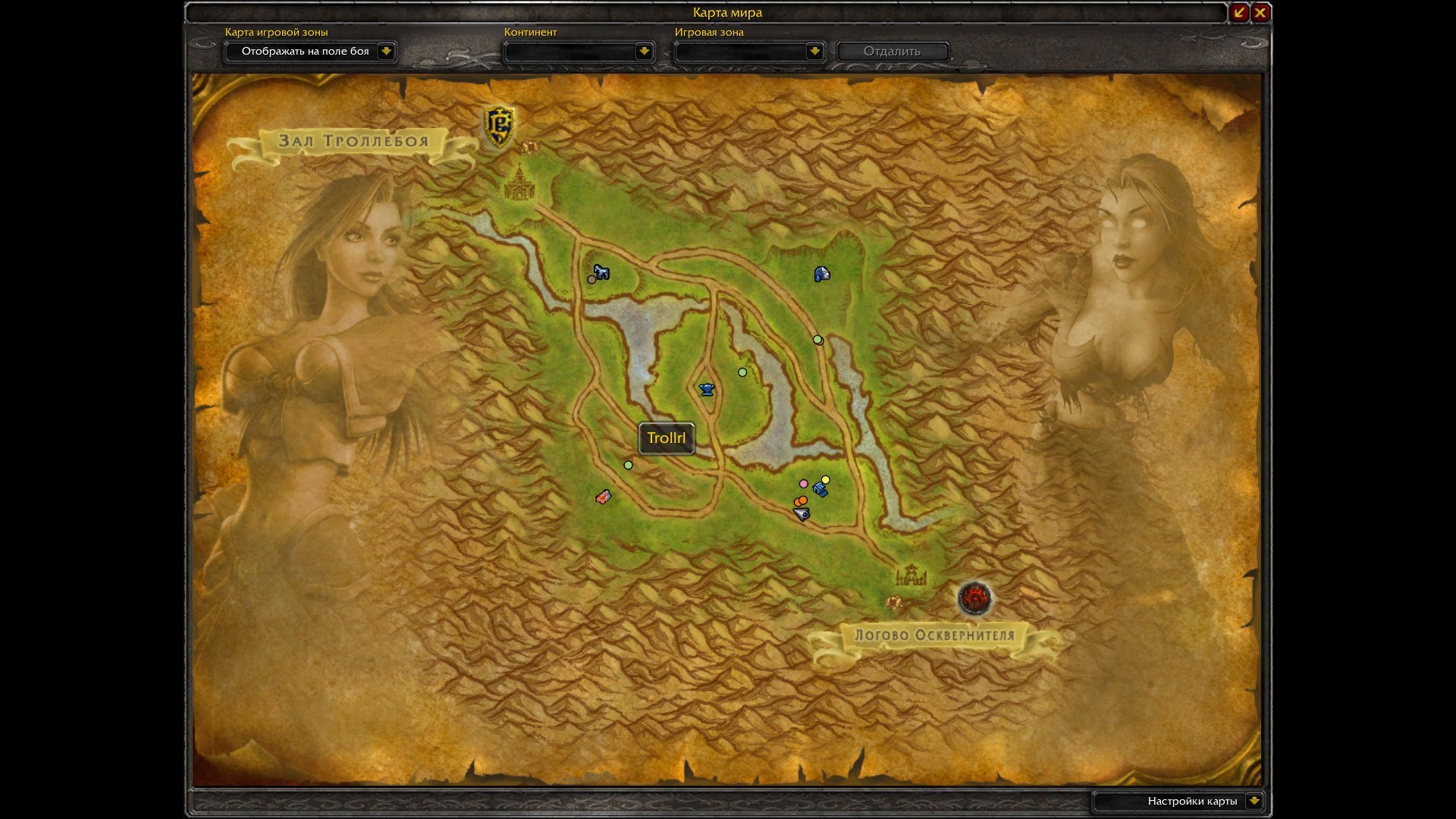Open the Игровая зона dropdown
This screenshot has height=819, width=1456.
[x=814, y=52]
